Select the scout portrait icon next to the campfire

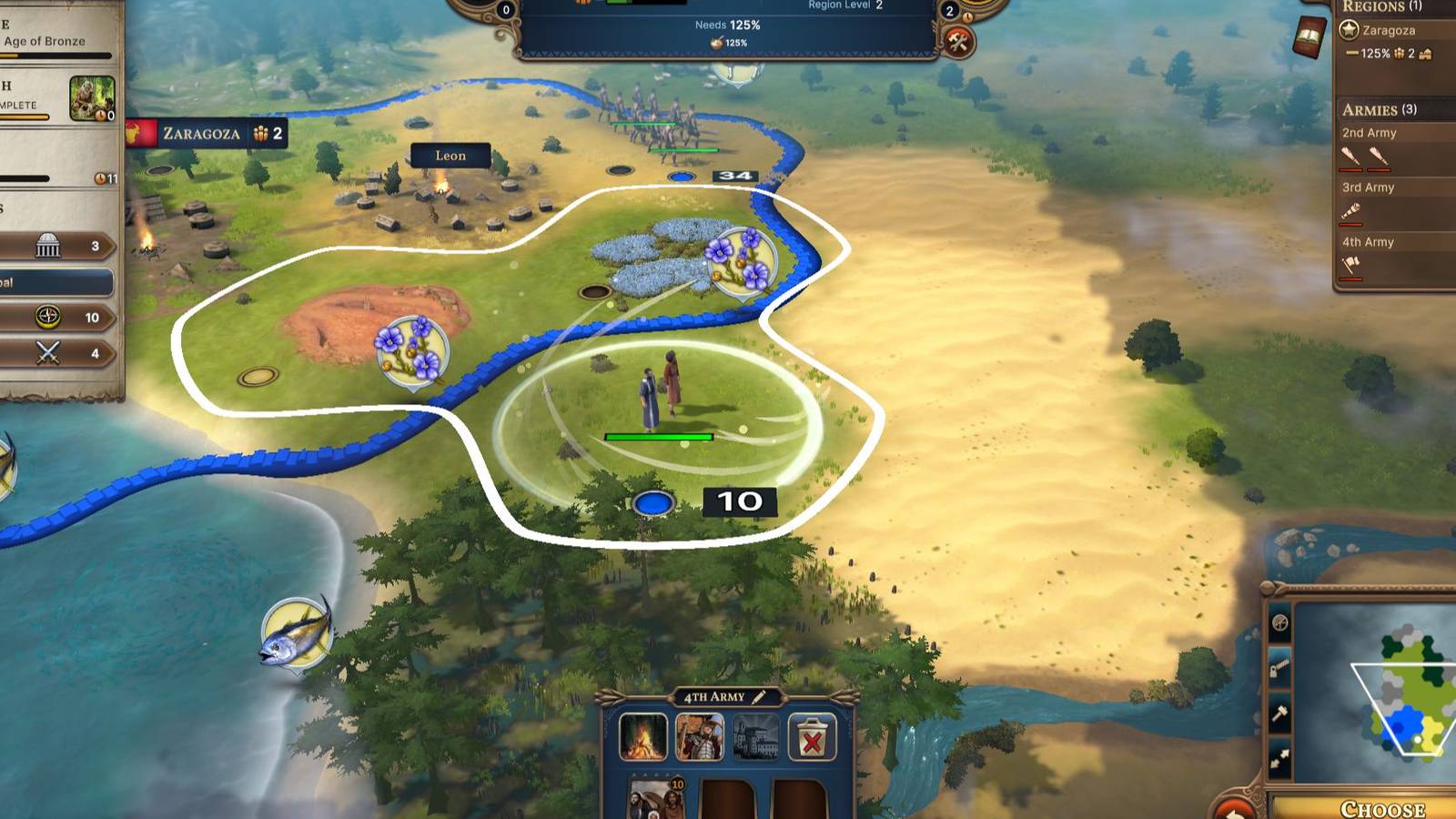tap(699, 736)
